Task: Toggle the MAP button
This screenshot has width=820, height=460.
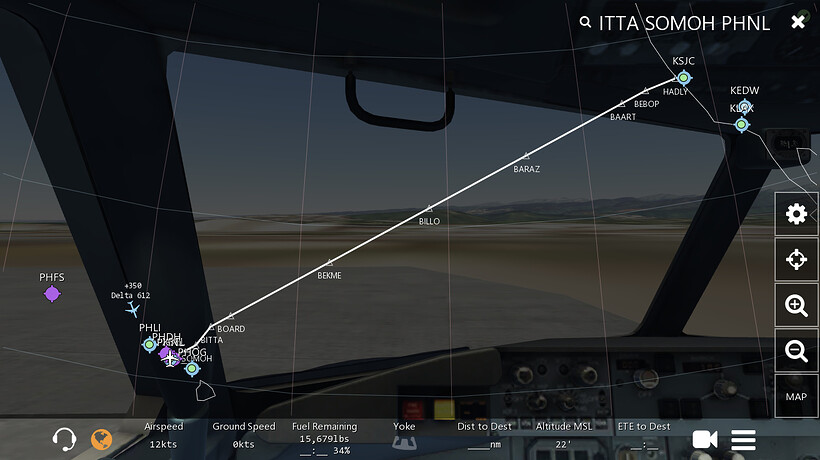Action: 796,397
